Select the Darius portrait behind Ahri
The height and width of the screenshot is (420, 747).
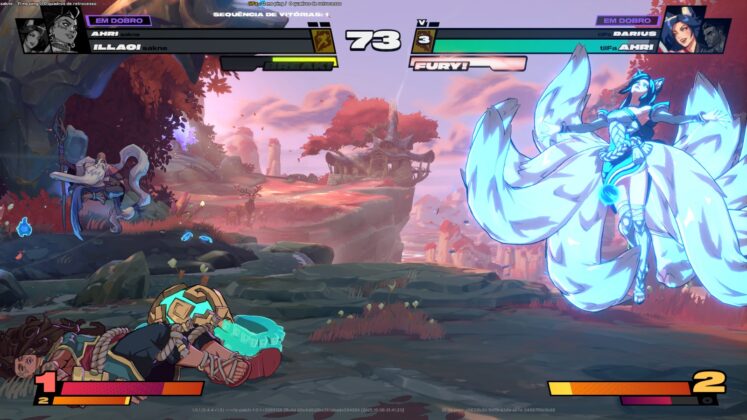pos(718,37)
